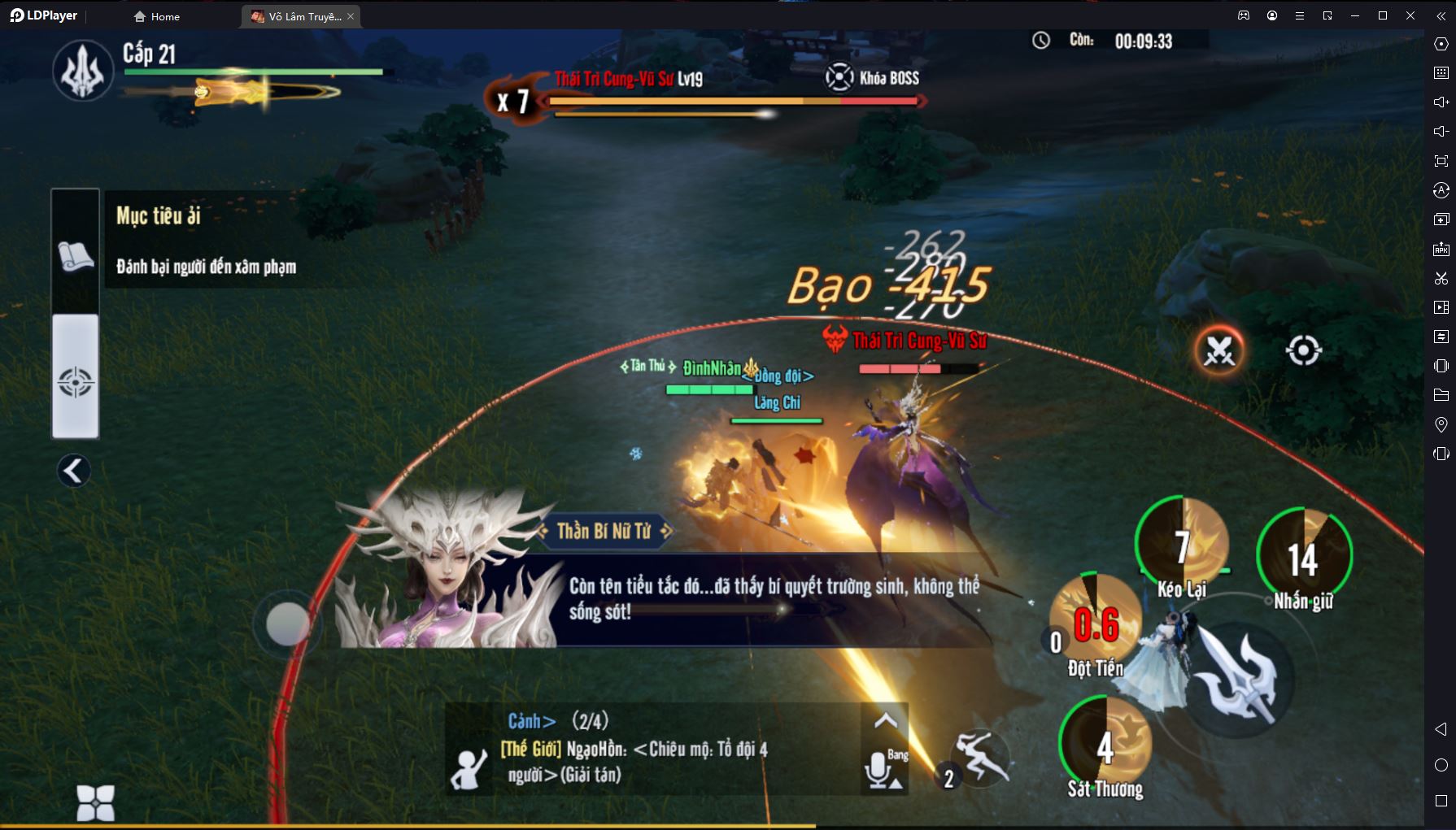Open the player class avatar emblem
The image size is (1456, 830).
(x=83, y=71)
